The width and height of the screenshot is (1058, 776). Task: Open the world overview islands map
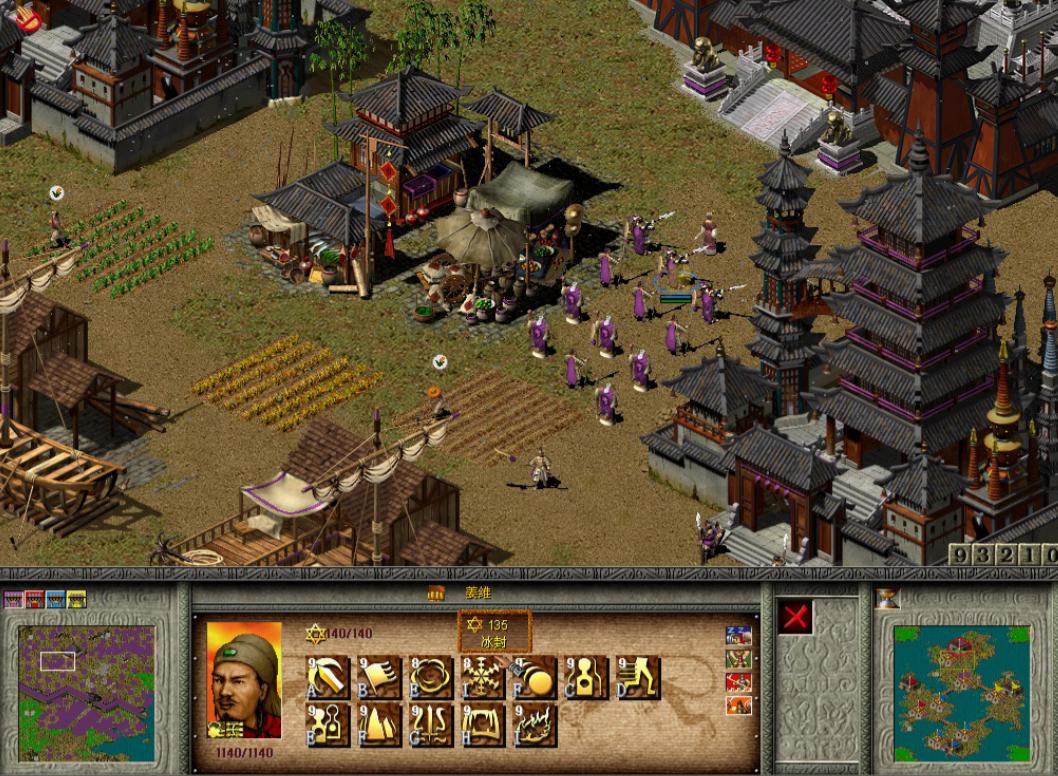coord(961,692)
